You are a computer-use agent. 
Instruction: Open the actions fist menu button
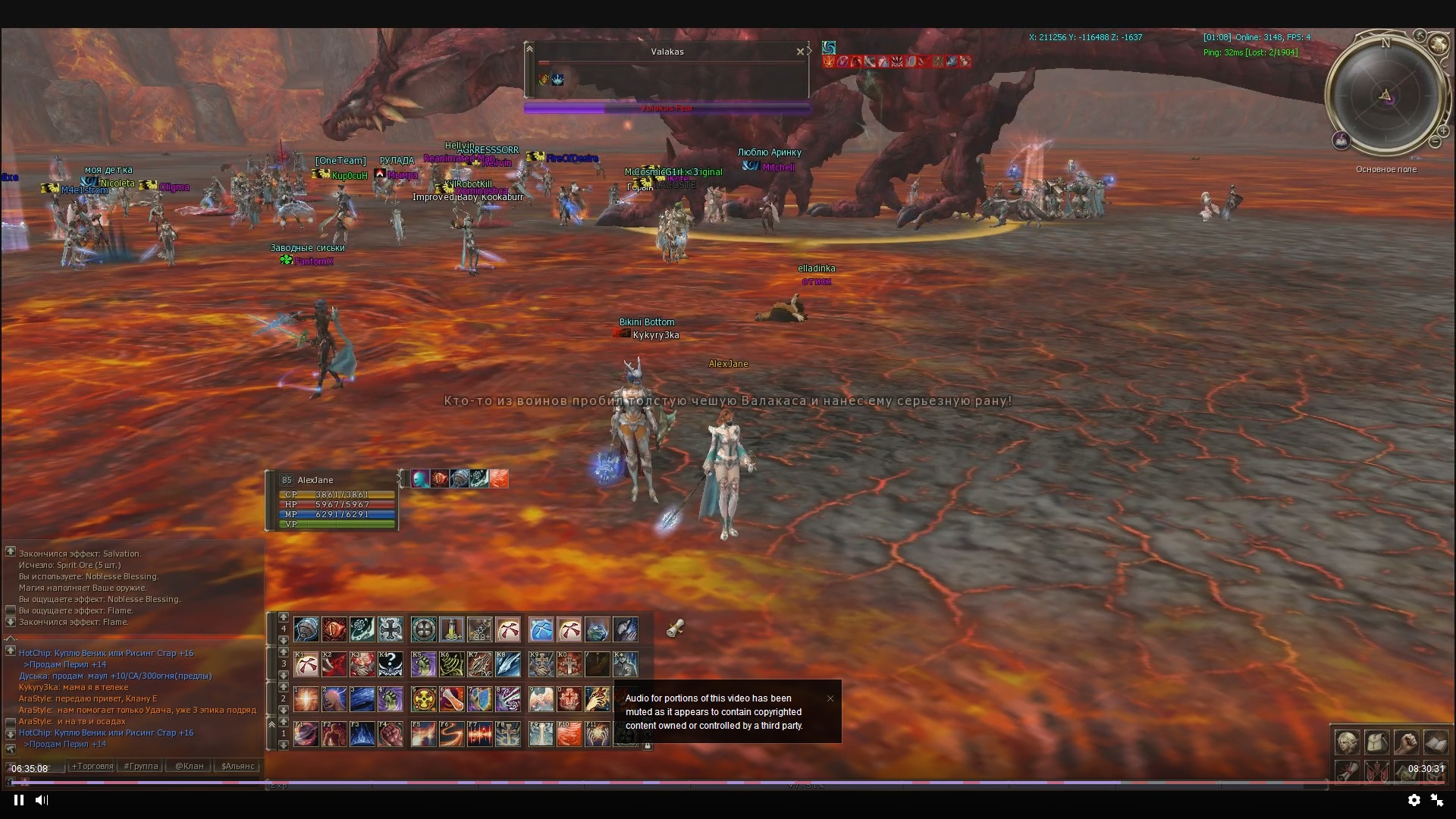1407,742
